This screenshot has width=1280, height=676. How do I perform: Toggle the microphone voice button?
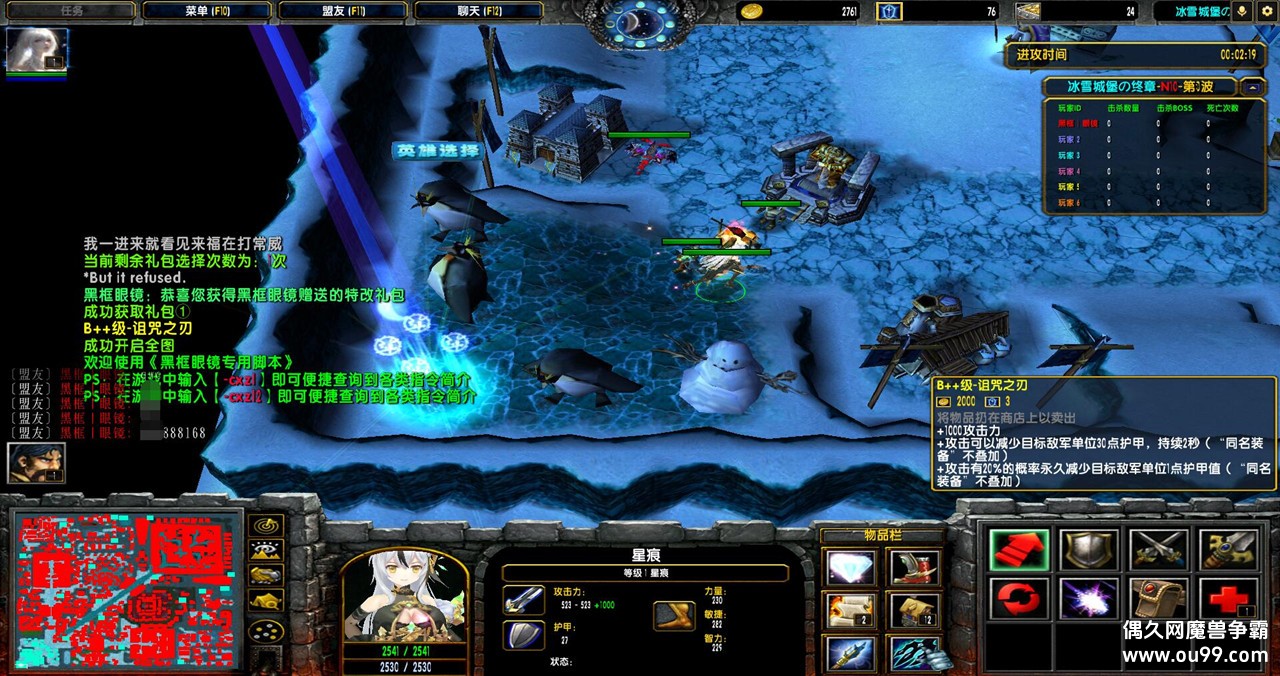[1243, 11]
